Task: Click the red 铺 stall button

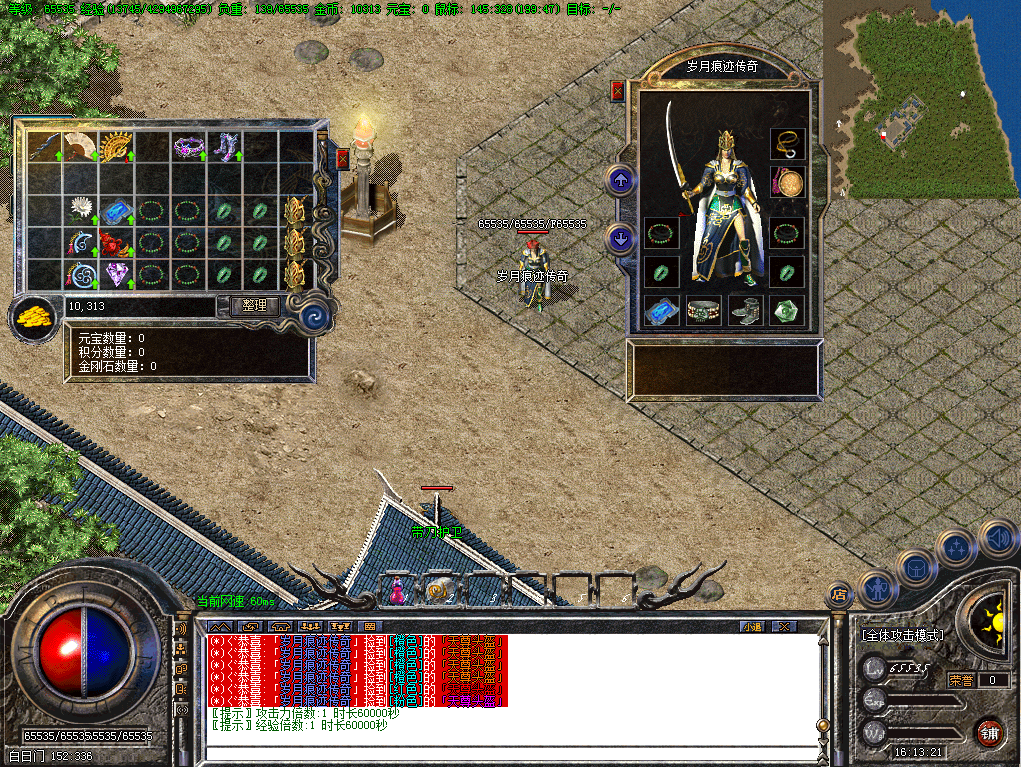Action: 989,733
